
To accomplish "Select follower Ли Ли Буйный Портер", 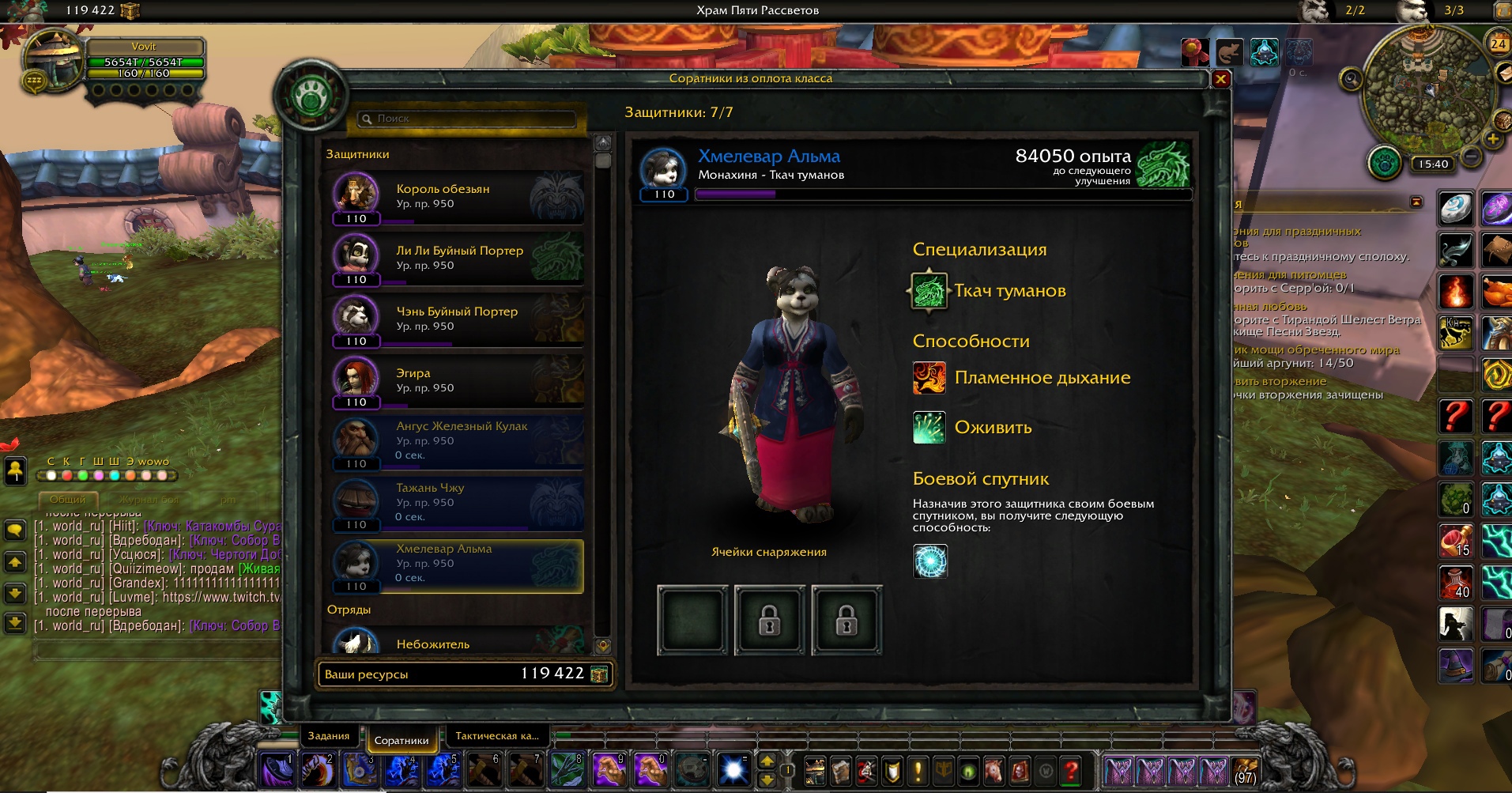I will [458, 258].
